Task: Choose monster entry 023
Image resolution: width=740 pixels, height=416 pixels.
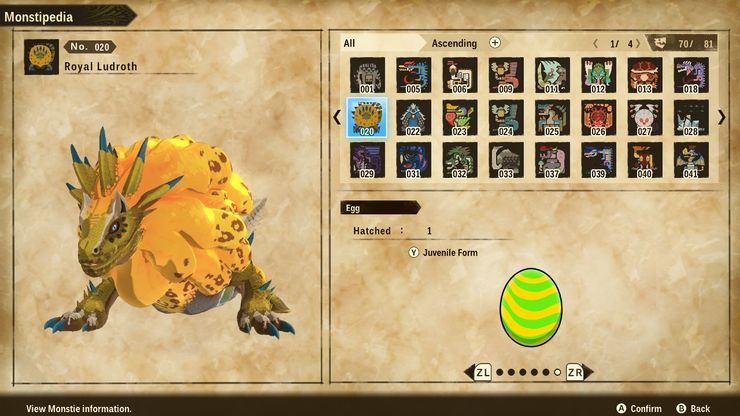Action: pos(459,117)
